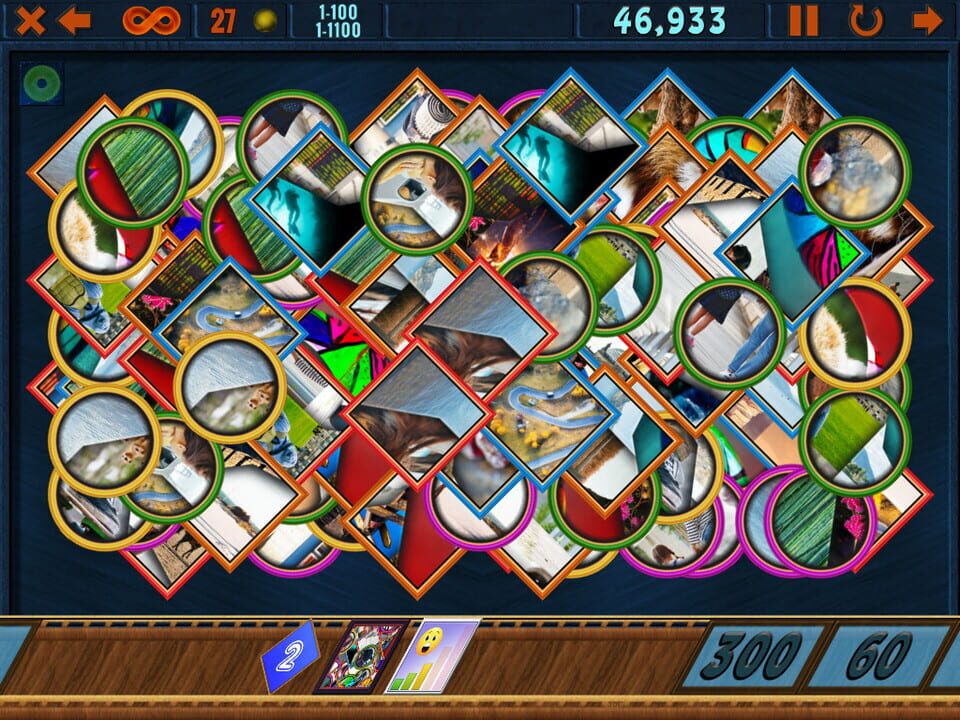This screenshot has width=960, height=720.
Task: Close the level with the X button
Action: 30,20
